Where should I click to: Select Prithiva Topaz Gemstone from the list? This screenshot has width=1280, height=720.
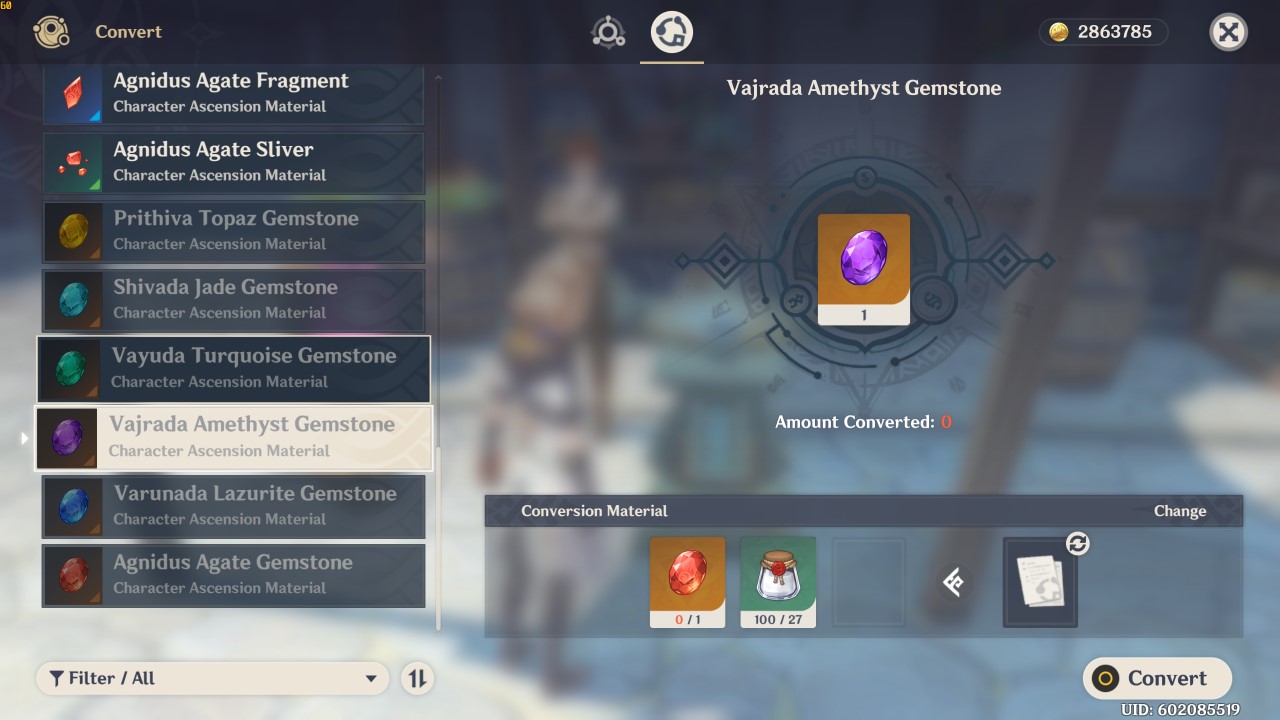coord(233,231)
